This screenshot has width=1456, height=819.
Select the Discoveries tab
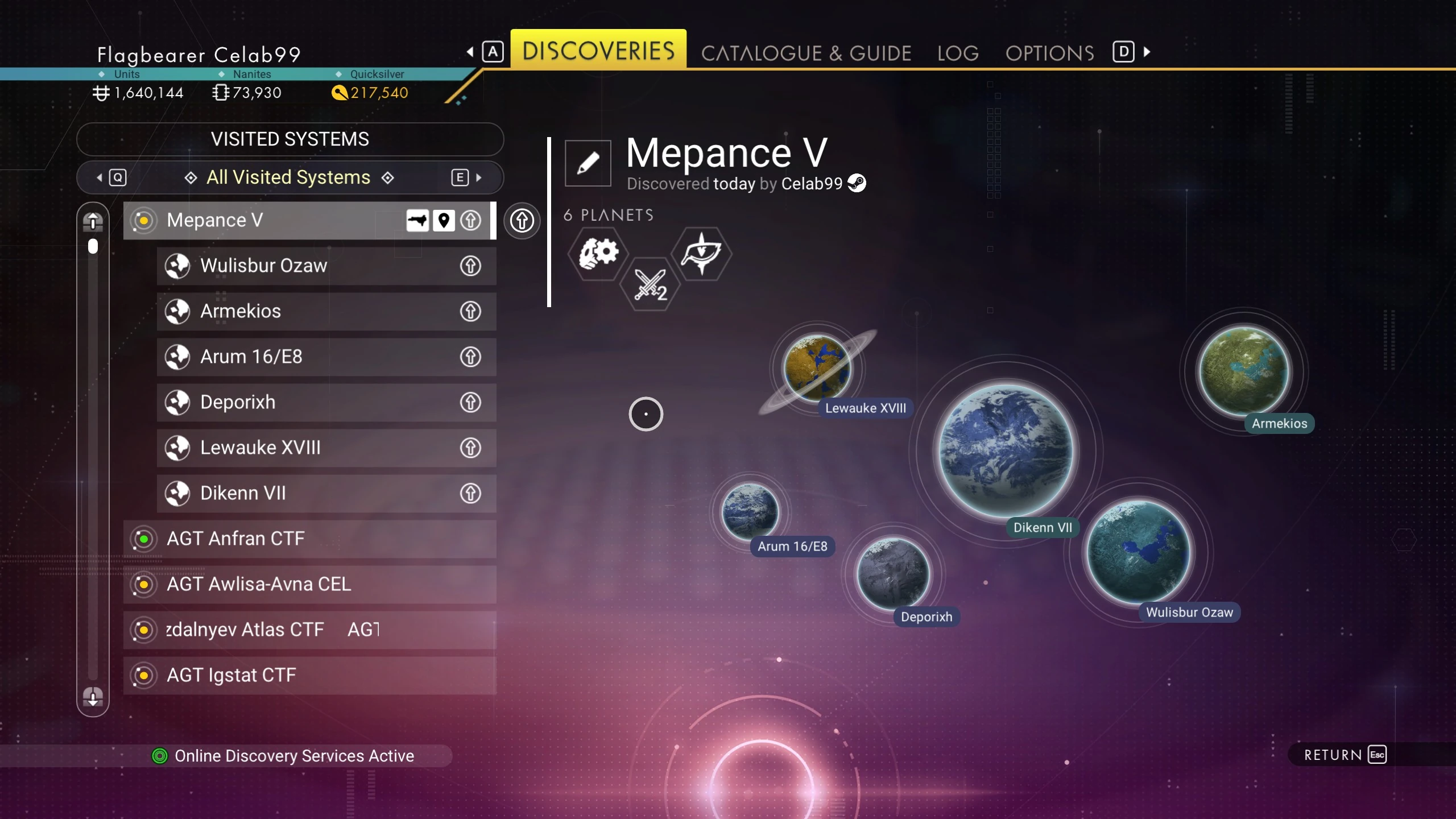[x=598, y=51]
